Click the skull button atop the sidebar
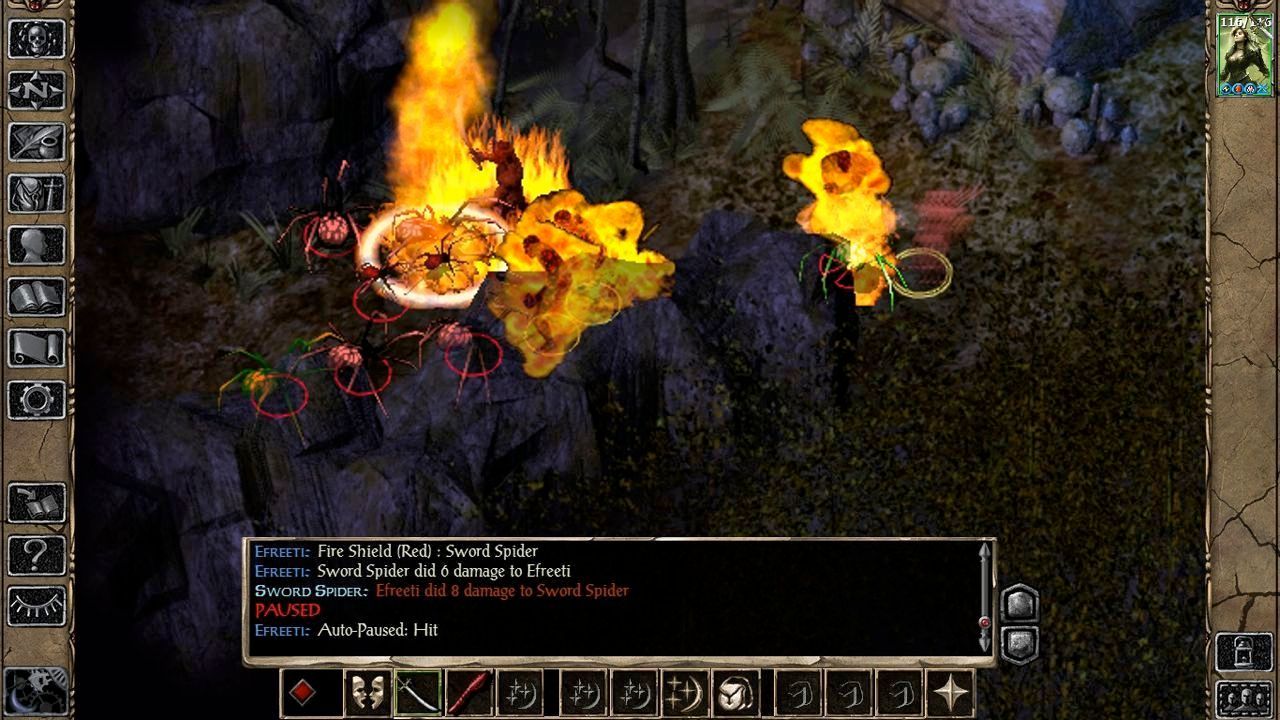This screenshot has width=1280, height=720. 37,39
